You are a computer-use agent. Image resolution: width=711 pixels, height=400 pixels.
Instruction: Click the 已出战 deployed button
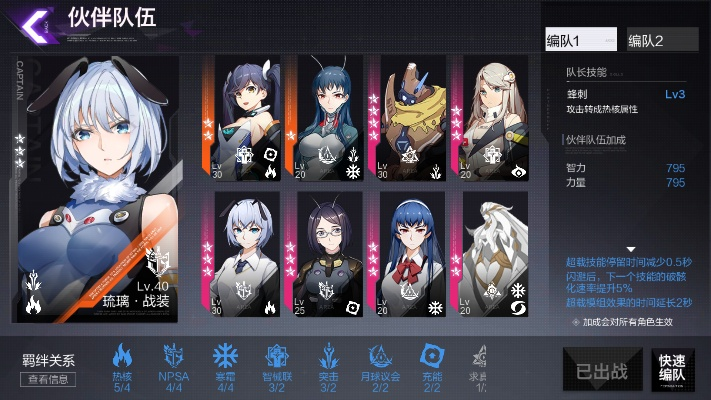coord(601,368)
